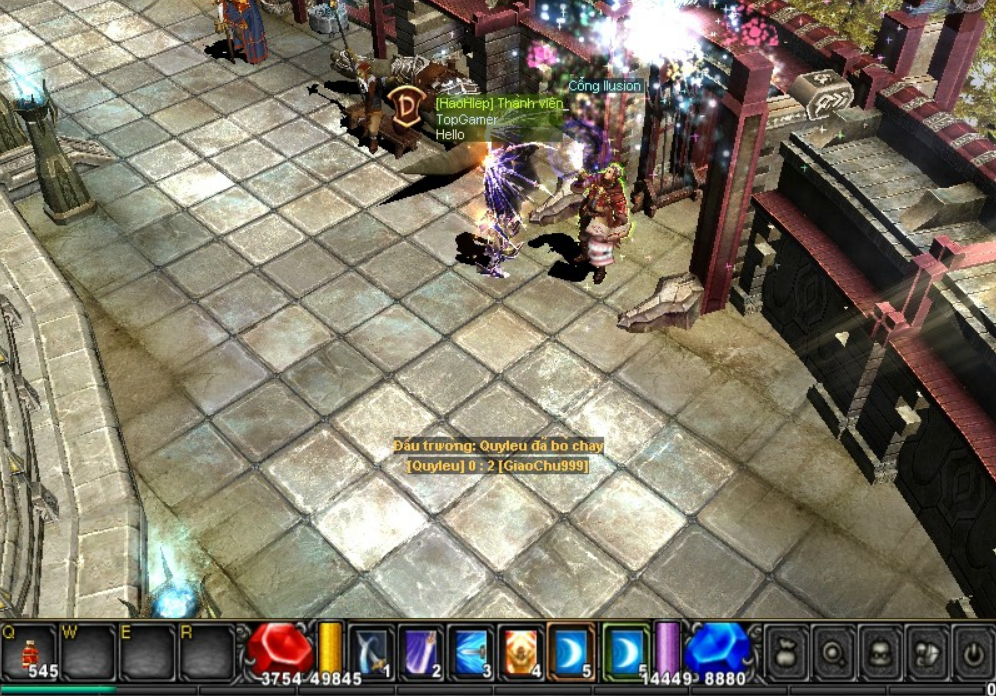Cast the purple light-beam skill in slot 2
This screenshot has width=996, height=696.
422,652
